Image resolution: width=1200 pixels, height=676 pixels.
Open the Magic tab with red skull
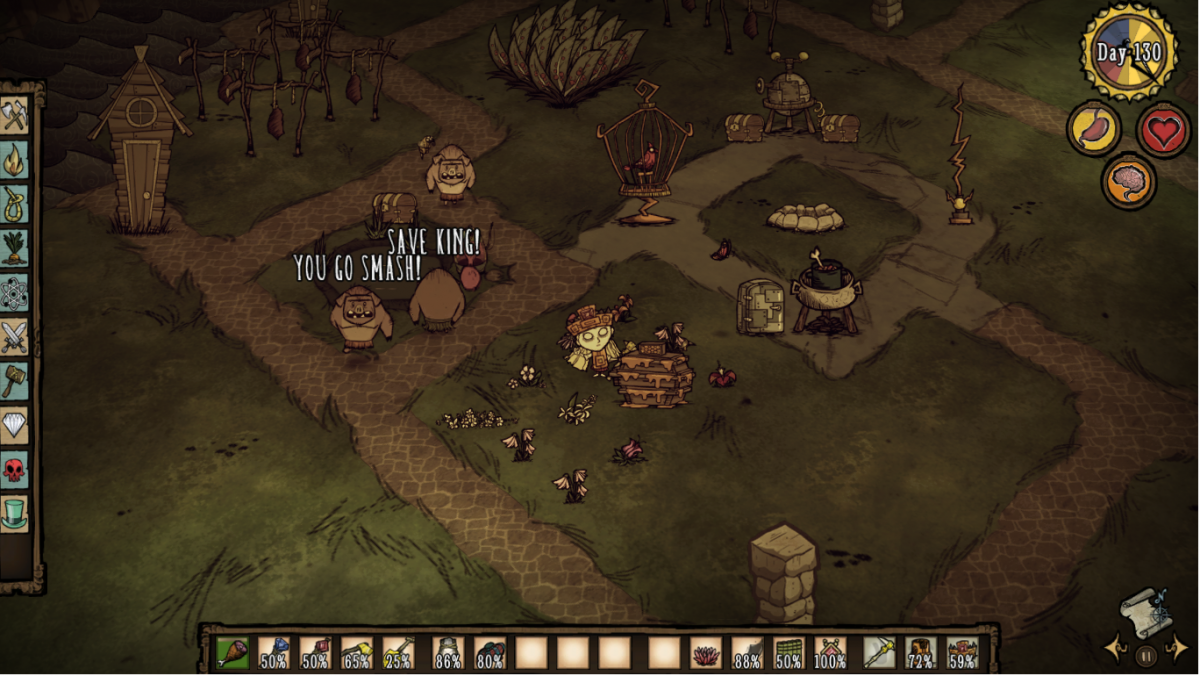coord(14,469)
